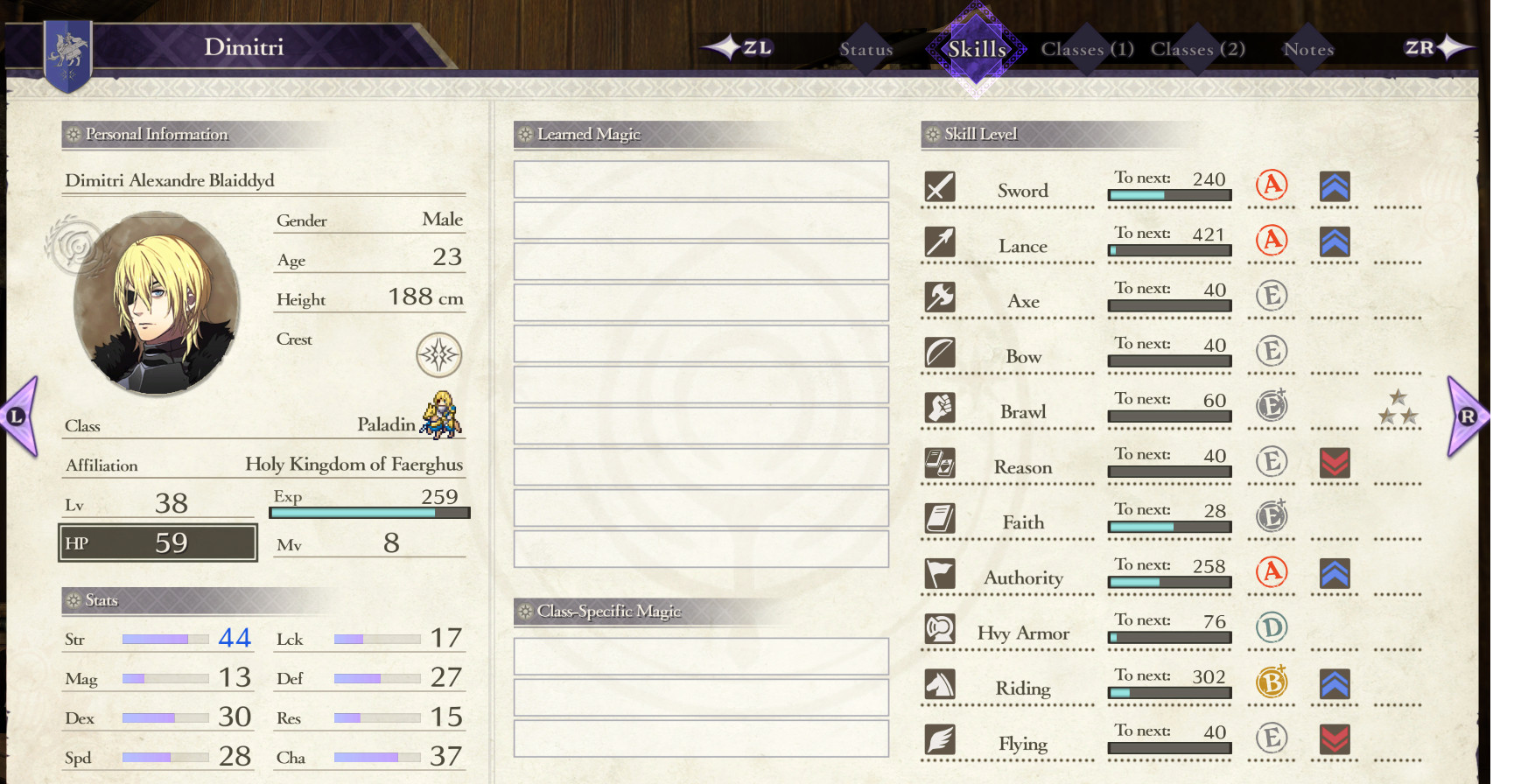Switch to the Classes (1) tab

coord(1087,49)
